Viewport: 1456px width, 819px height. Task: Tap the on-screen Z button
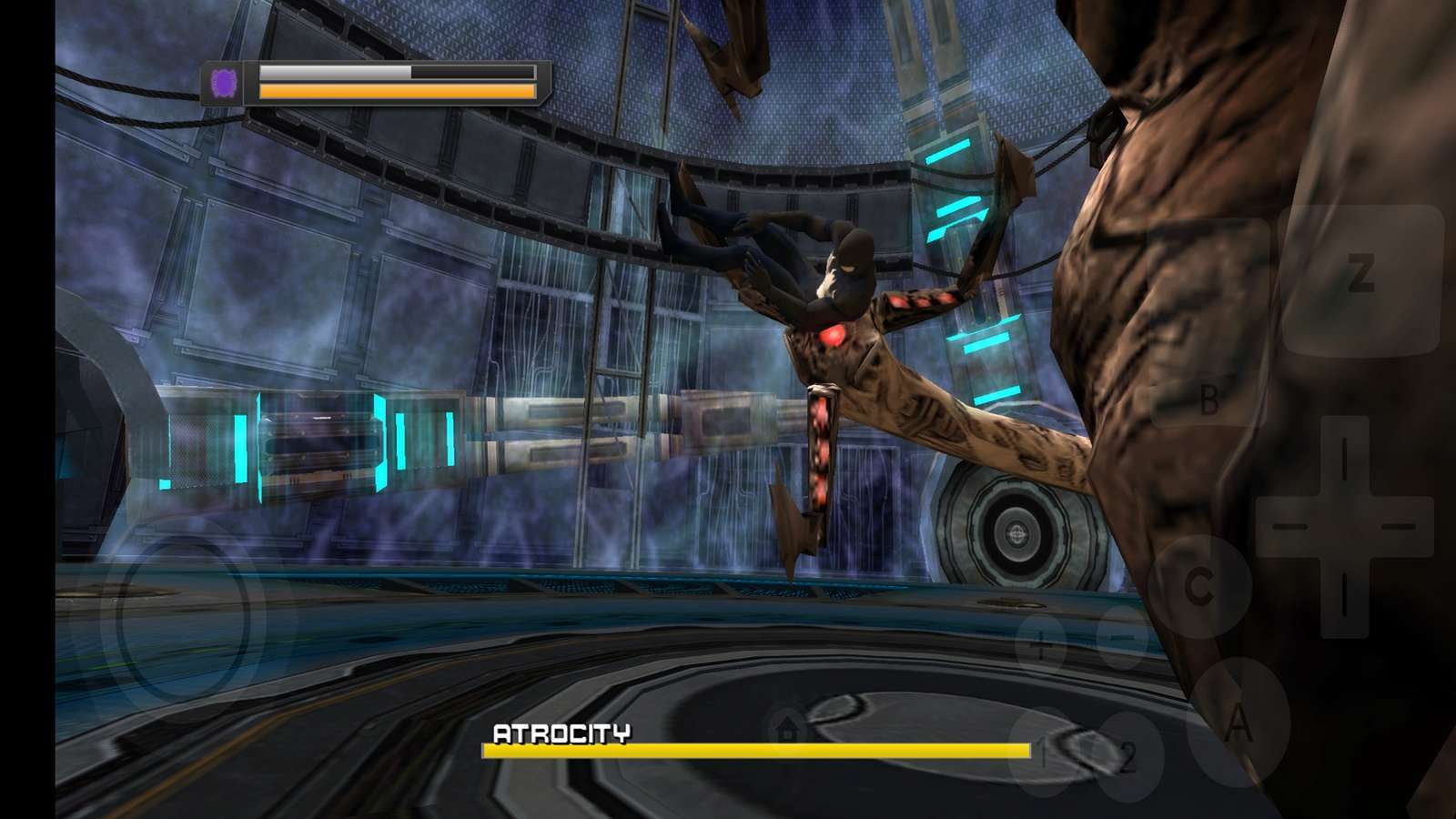coord(1360,275)
